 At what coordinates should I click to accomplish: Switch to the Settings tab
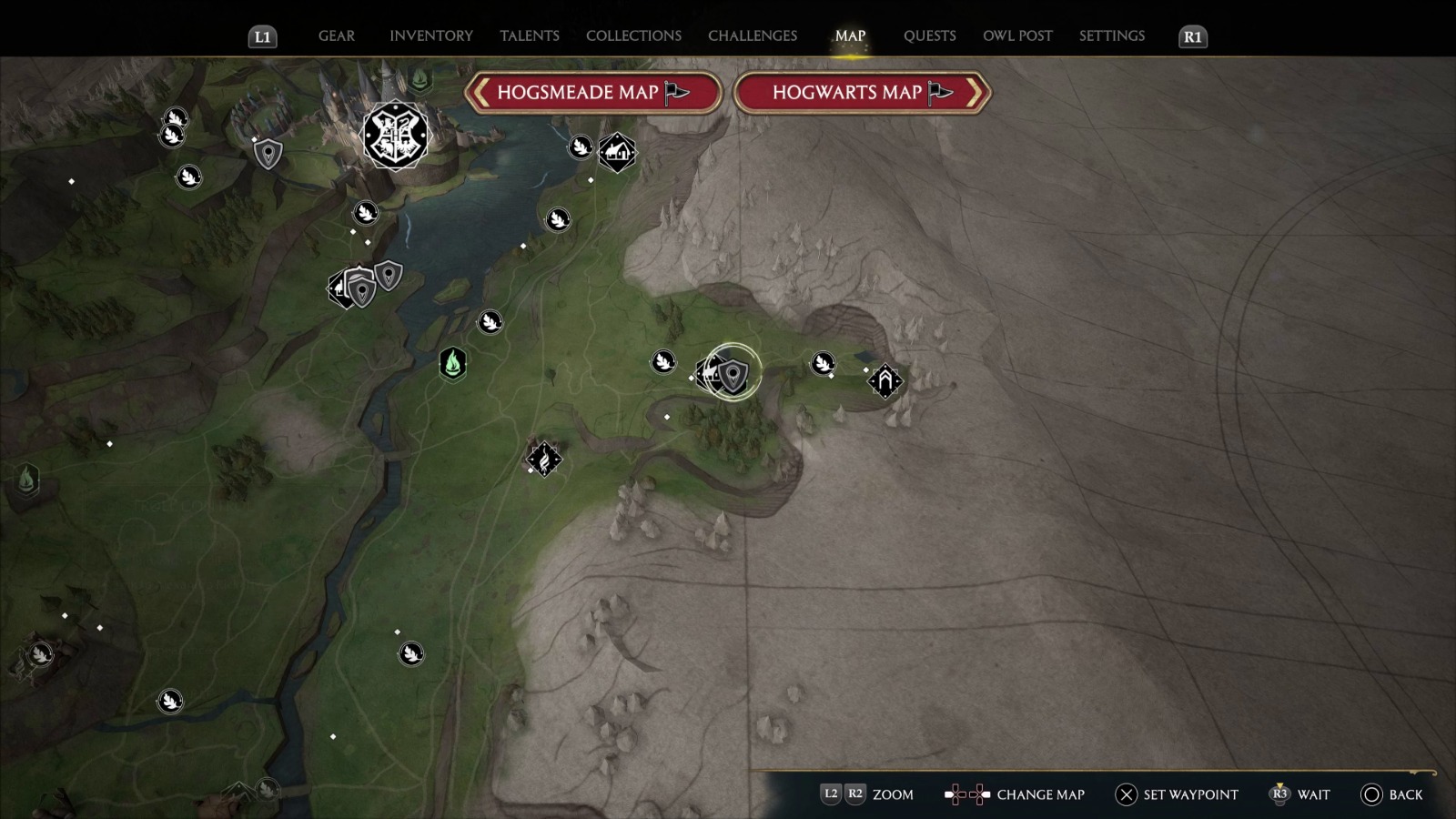pos(1111,36)
